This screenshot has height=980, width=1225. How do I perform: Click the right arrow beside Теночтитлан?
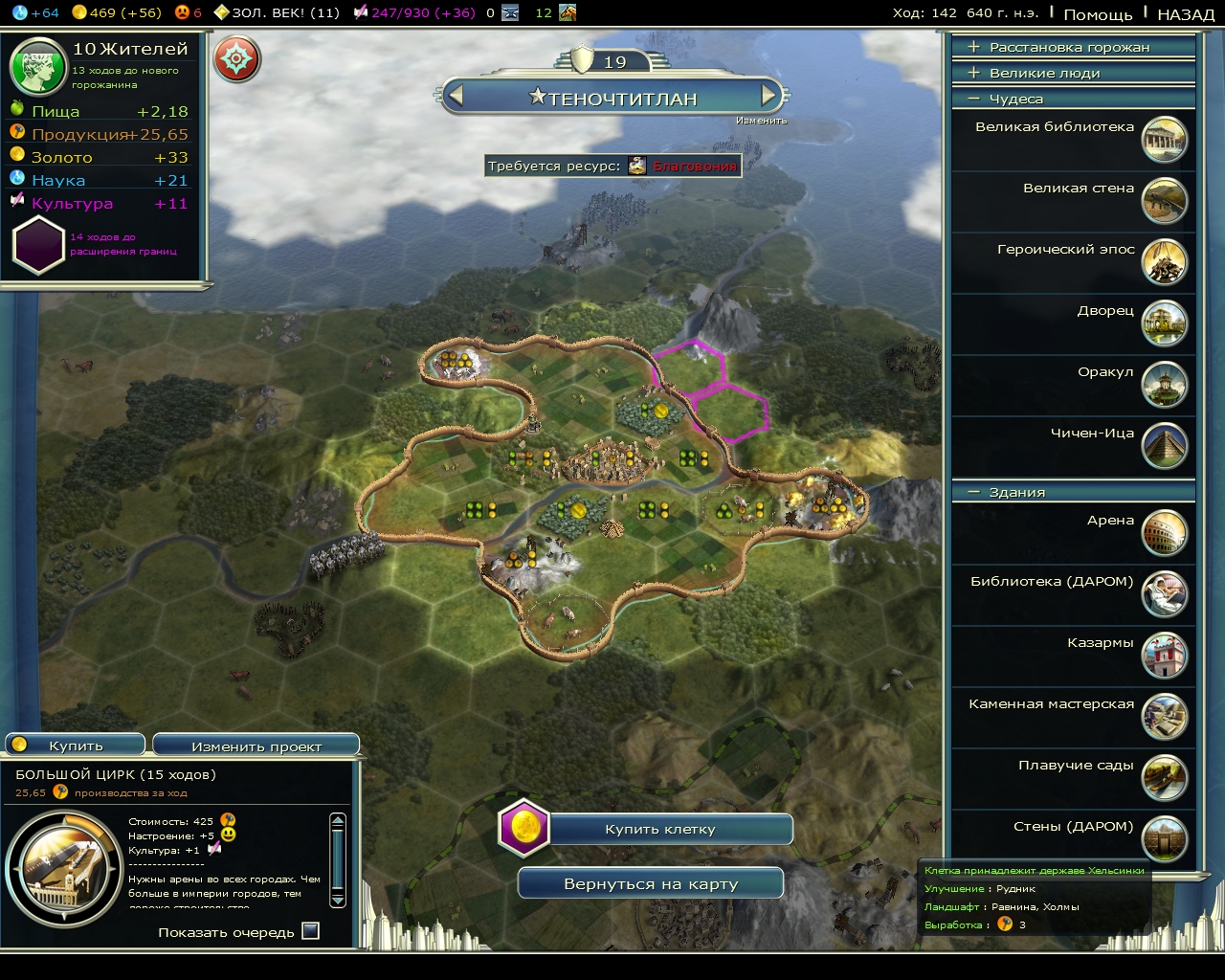tap(768, 97)
